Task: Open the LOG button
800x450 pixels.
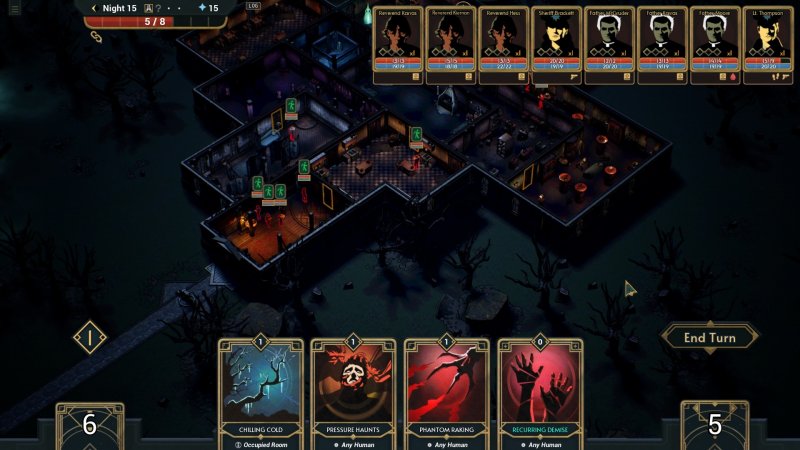Action: [253, 5]
